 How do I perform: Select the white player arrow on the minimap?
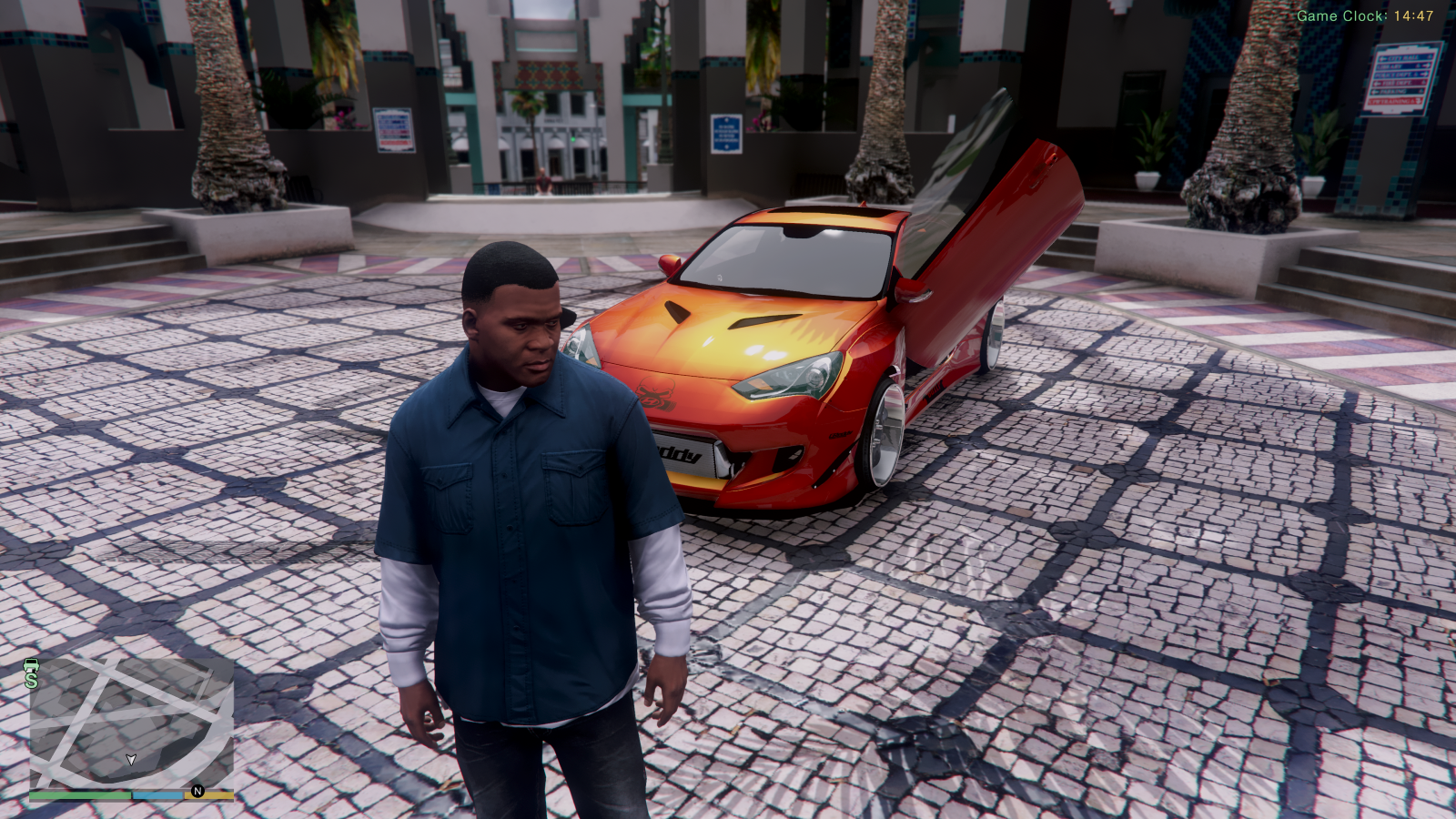click(x=131, y=759)
